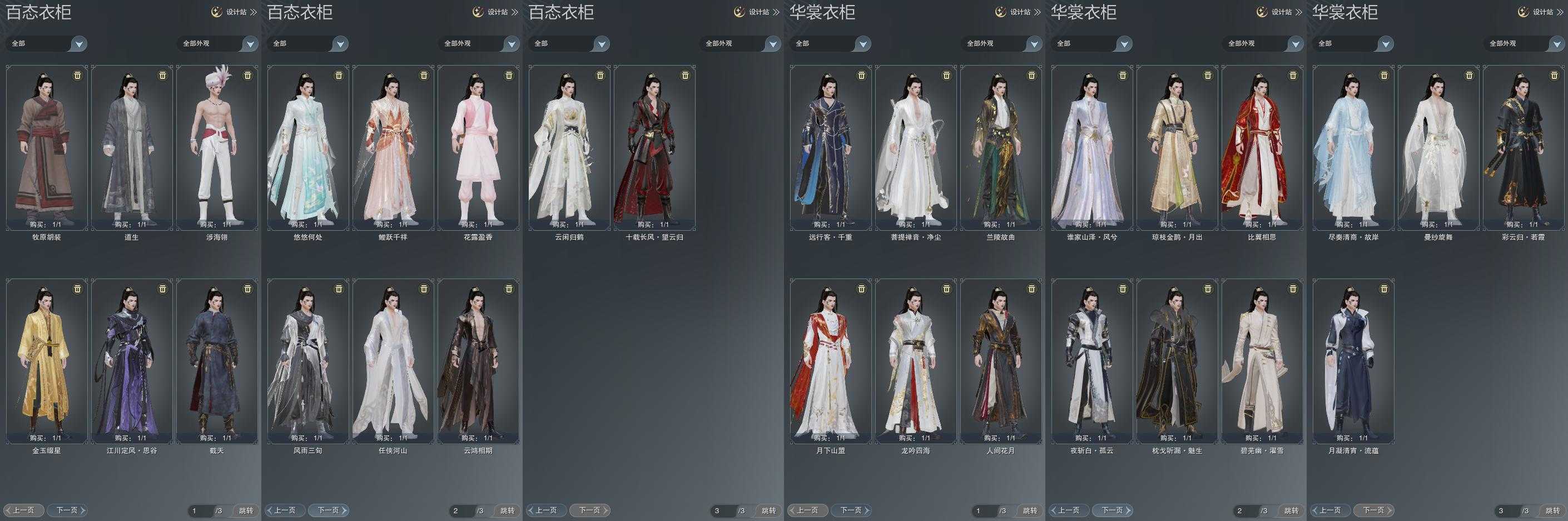Choose the 远行客·千重 outfit
This screenshot has width=1568, height=521.
point(830,147)
